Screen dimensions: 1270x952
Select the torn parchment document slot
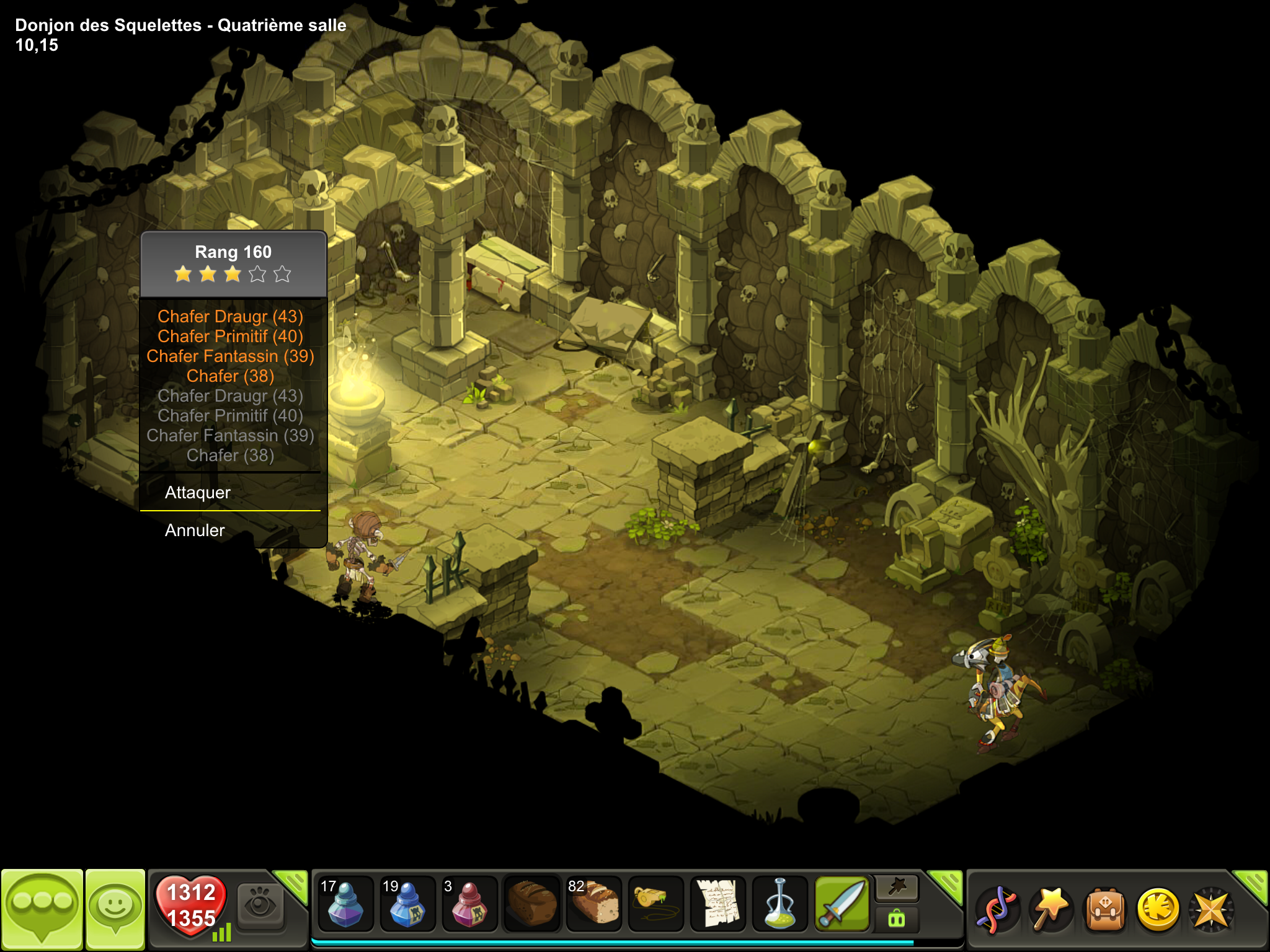[717, 905]
